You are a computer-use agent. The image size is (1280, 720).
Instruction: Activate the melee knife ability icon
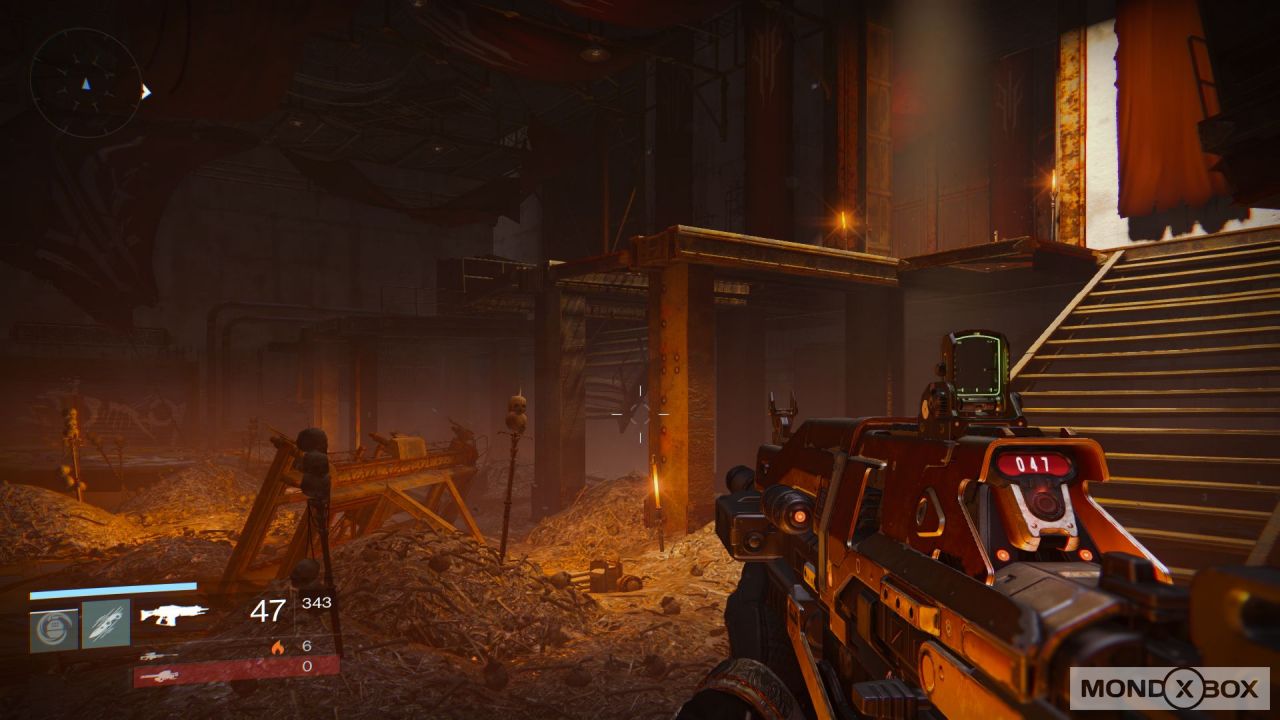tap(106, 624)
